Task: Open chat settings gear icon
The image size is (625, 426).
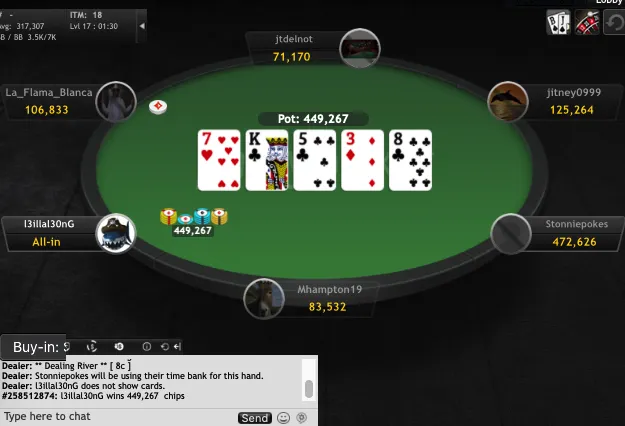Action: [301, 417]
